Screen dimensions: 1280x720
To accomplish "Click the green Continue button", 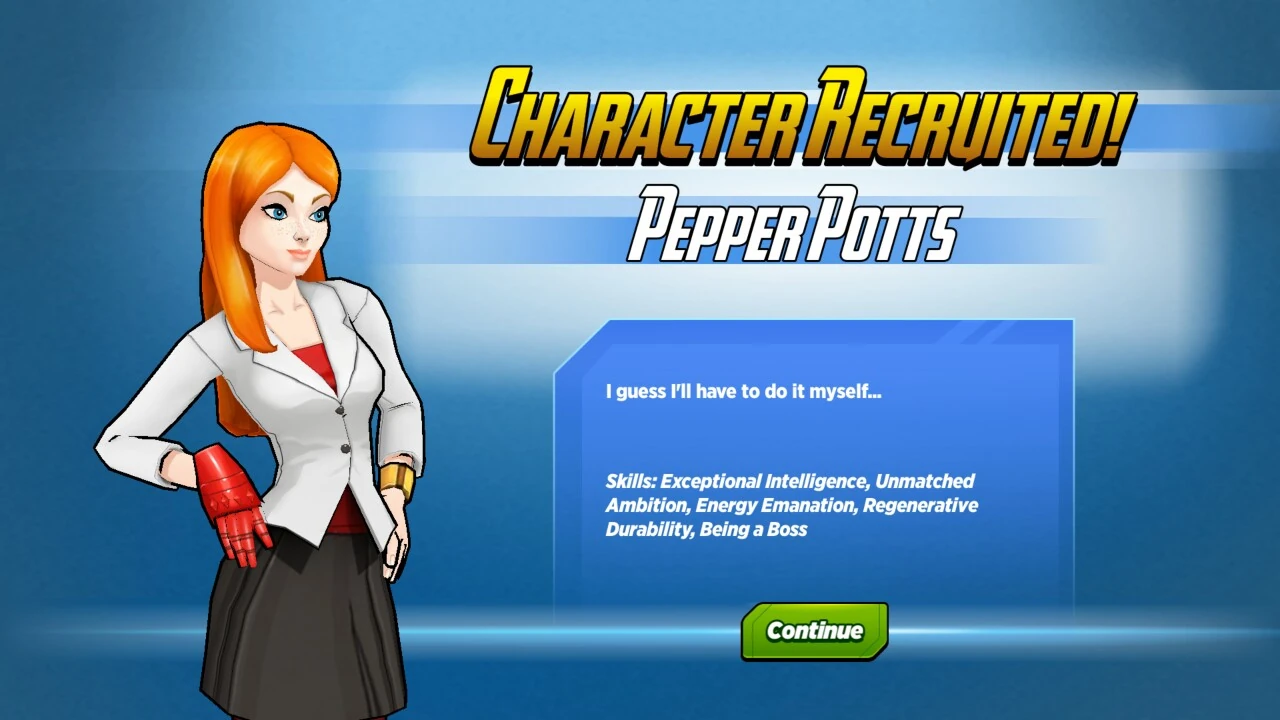I will [x=814, y=631].
